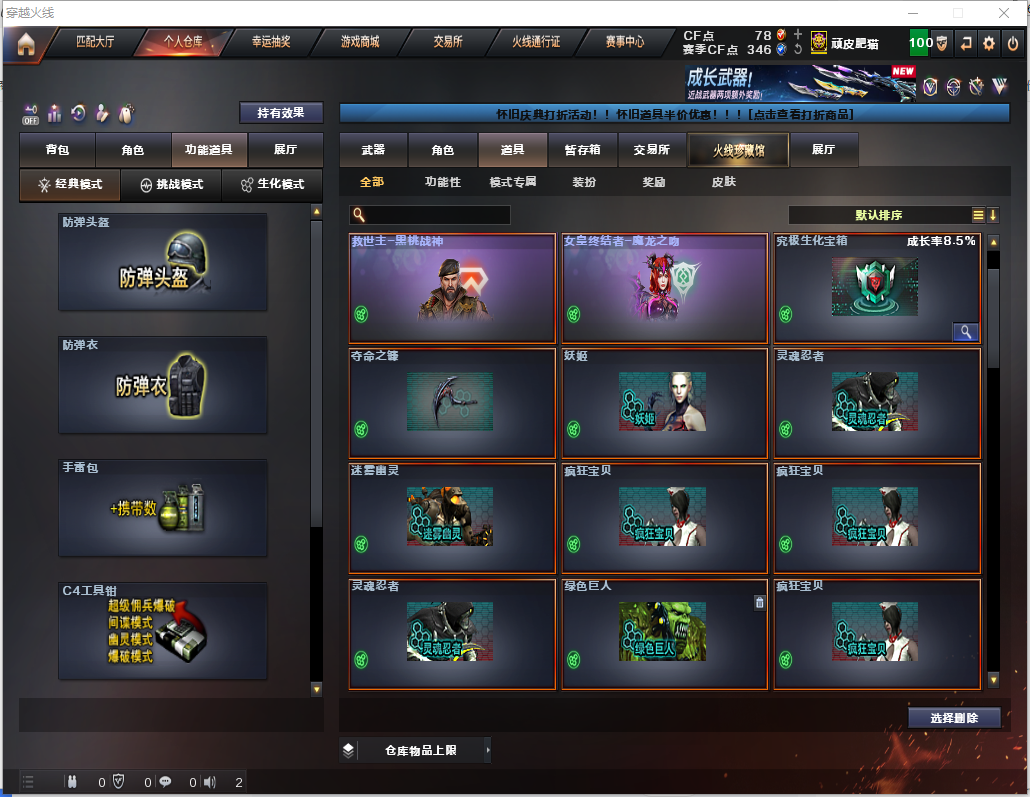Viewport: 1030px width, 797px height.
Task: Select the 绿色巨人 item card
Action: pyautogui.click(x=660, y=634)
